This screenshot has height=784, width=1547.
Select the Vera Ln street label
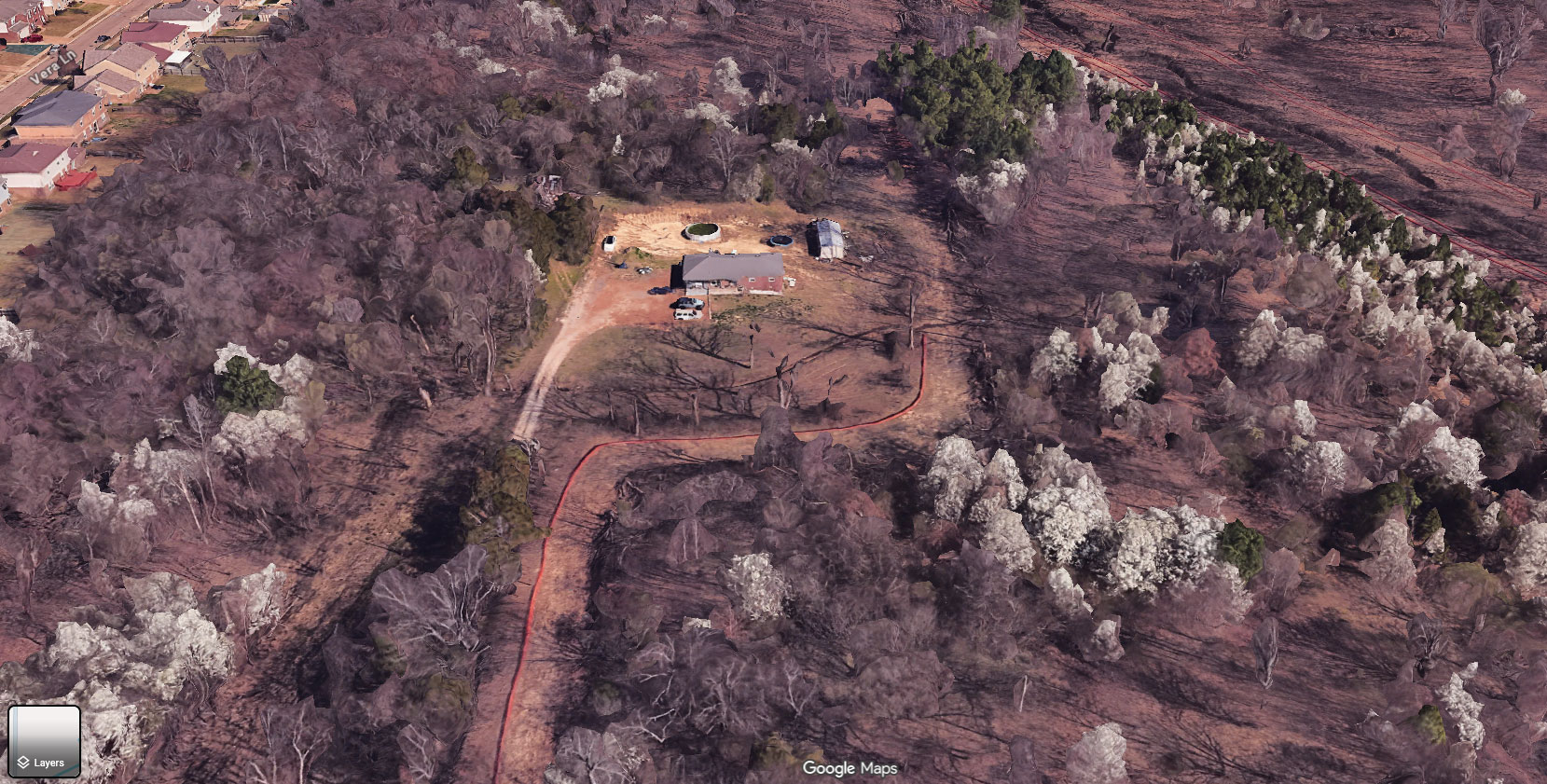(x=53, y=66)
